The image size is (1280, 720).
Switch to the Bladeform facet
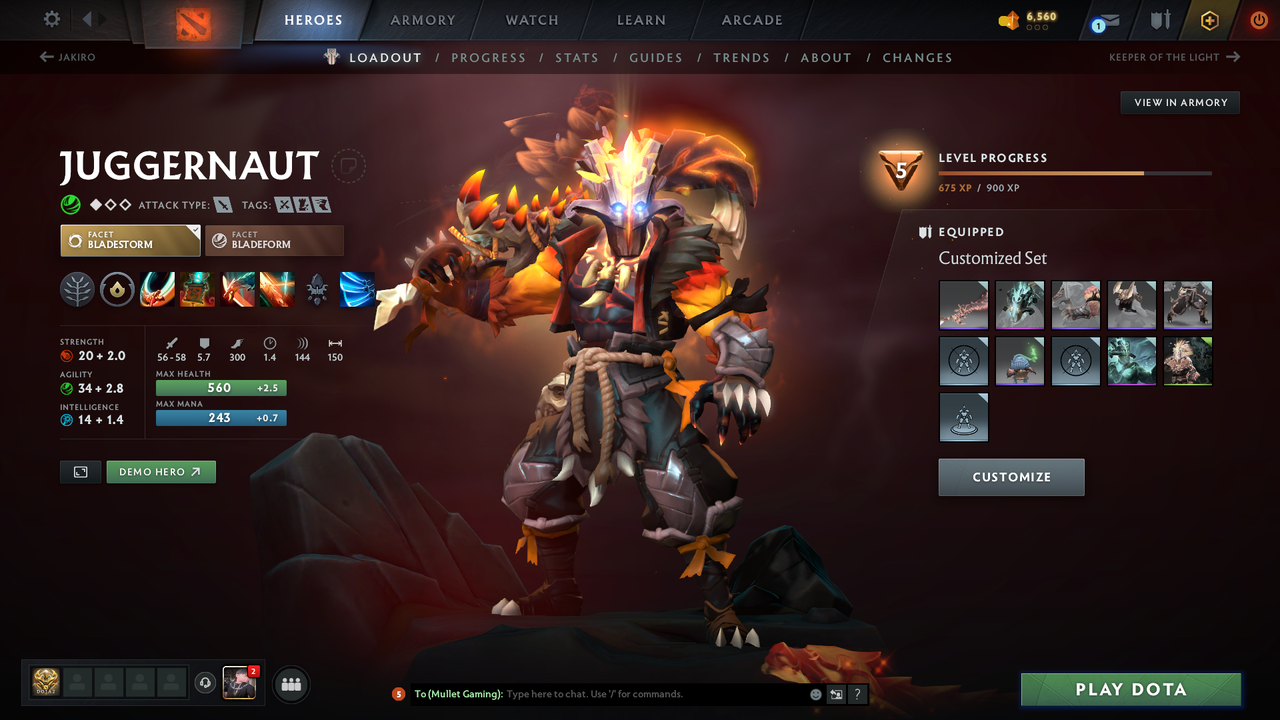point(274,240)
